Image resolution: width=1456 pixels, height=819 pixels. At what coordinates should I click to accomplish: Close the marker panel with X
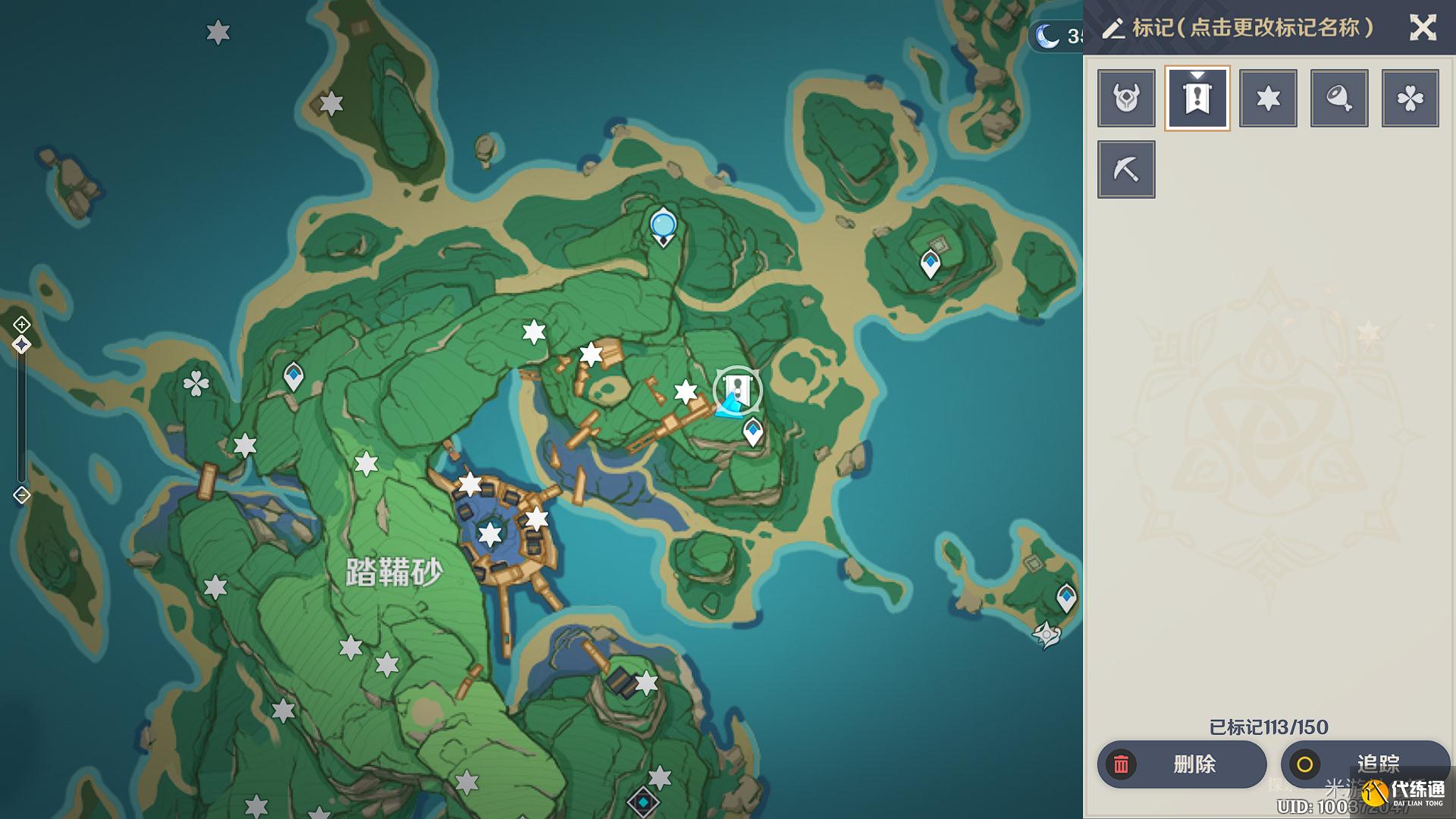pyautogui.click(x=1423, y=28)
